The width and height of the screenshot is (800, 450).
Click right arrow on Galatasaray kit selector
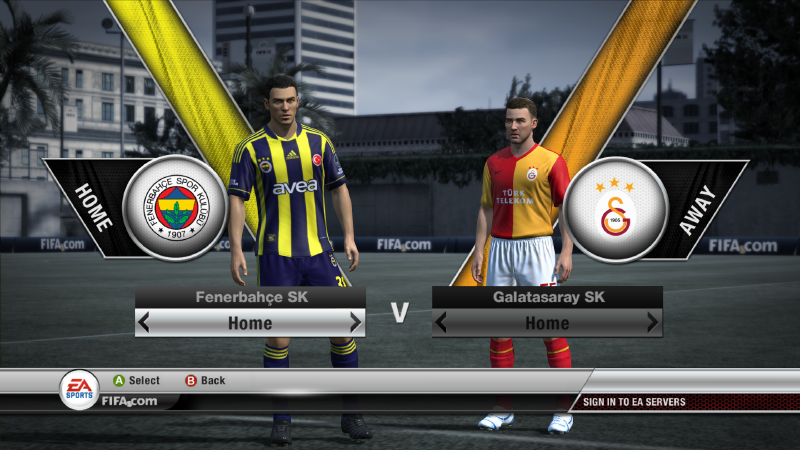click(x=652, y=323)
